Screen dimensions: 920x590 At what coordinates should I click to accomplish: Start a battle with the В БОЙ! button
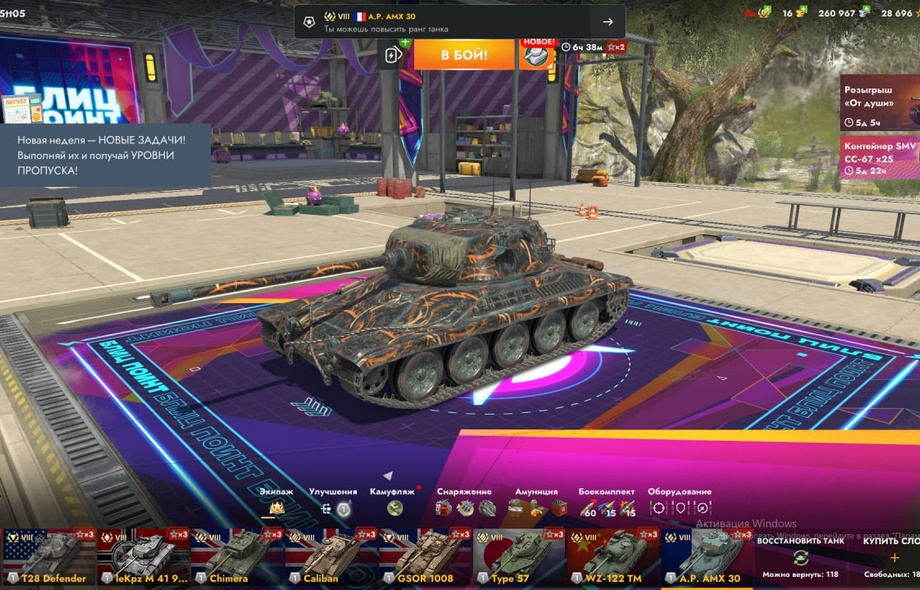pos(464,54)
